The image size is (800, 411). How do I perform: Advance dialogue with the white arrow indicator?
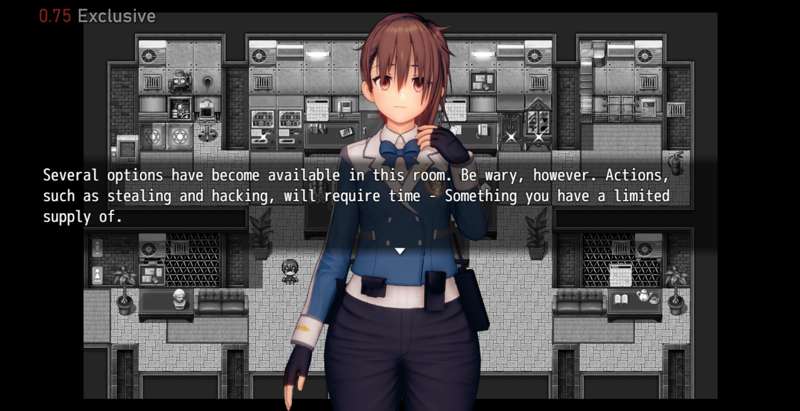399,250
